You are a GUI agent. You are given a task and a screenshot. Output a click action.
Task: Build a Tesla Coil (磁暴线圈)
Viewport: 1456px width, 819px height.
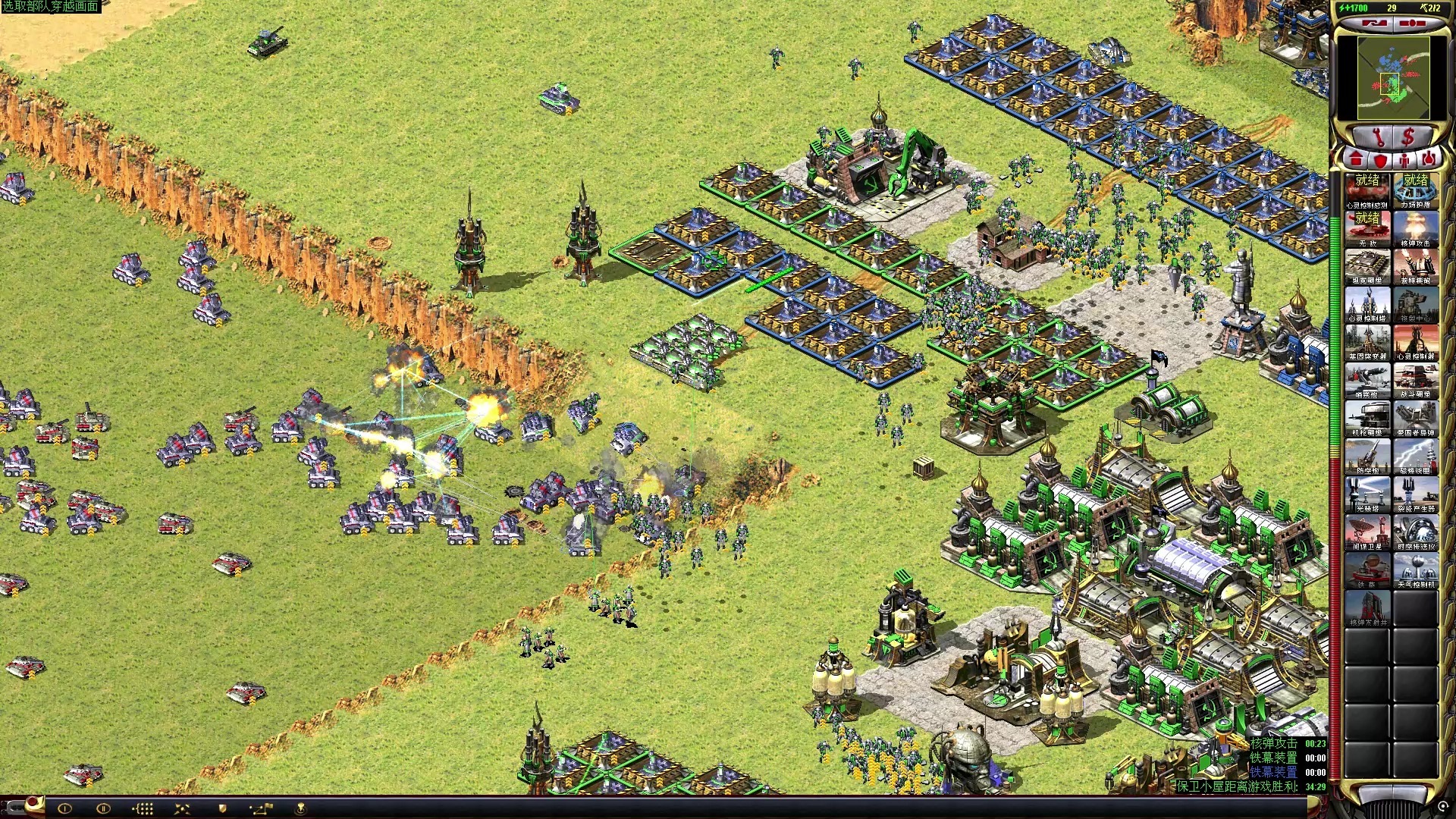(1415, 457)
